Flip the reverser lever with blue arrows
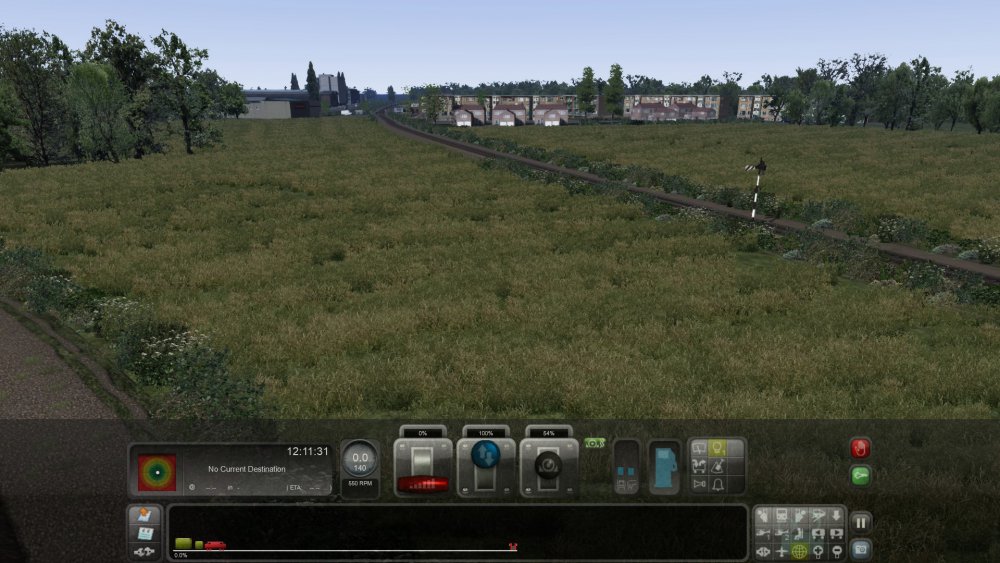Image resolution: width=1000 pixels, height=563 pixels. [486, 467]
